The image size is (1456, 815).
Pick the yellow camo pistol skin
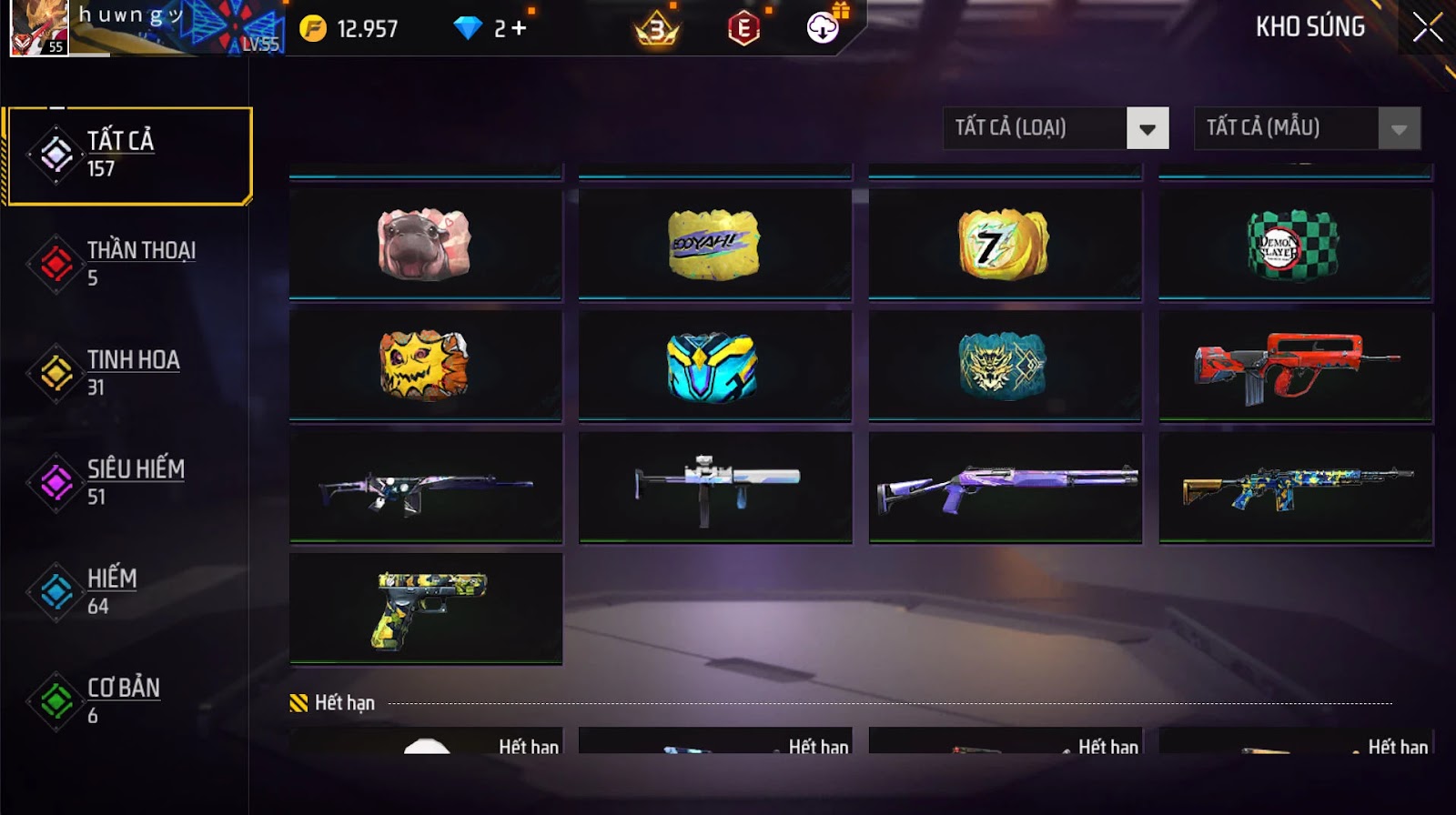pos(425,609)
